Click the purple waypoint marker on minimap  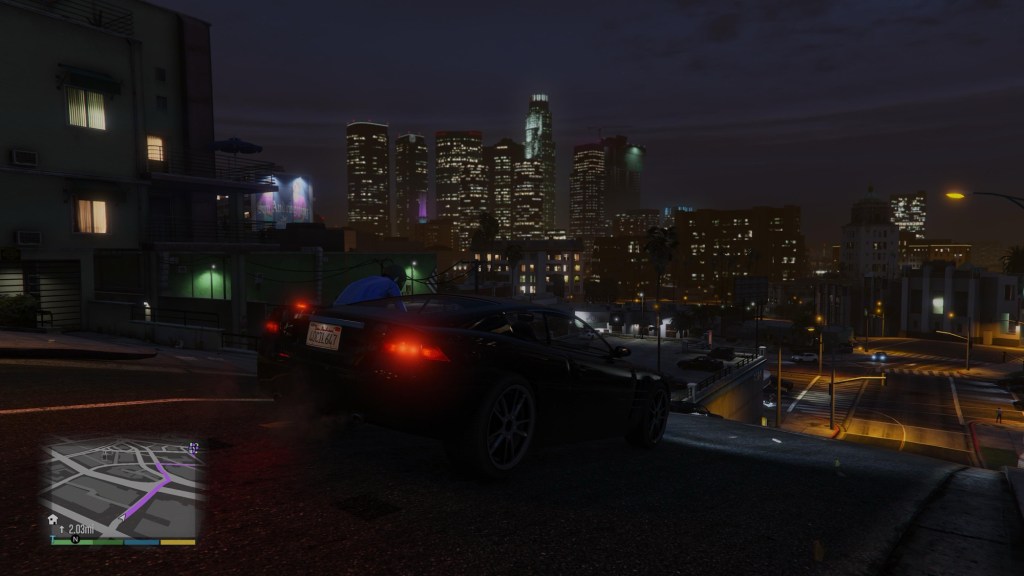(194, 447)
